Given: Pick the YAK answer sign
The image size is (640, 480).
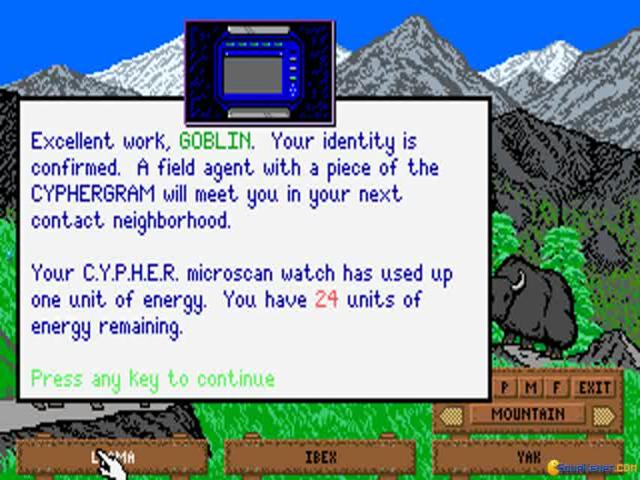Looking at the screenshot, I should [x=527, y=457].
